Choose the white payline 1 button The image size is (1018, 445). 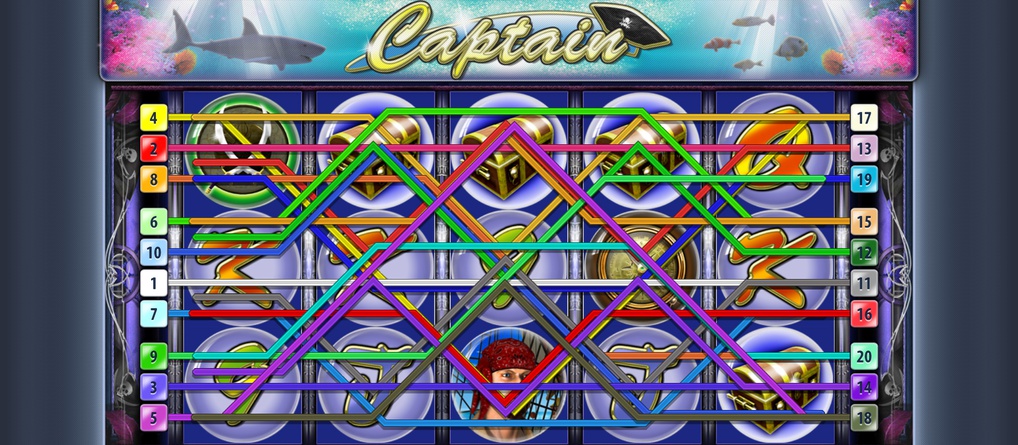[154, 283]
